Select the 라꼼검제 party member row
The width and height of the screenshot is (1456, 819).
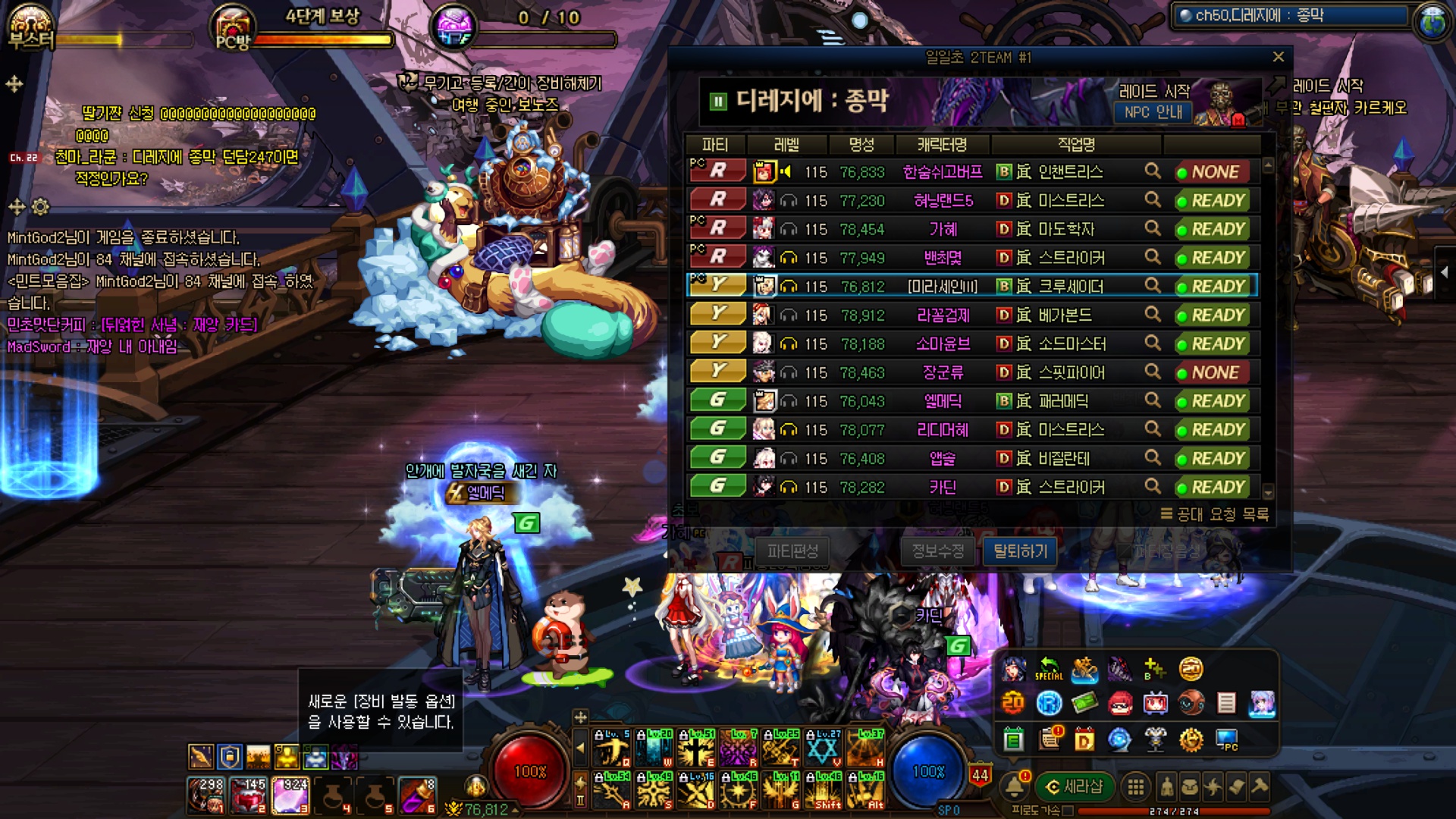click(943, 315)
